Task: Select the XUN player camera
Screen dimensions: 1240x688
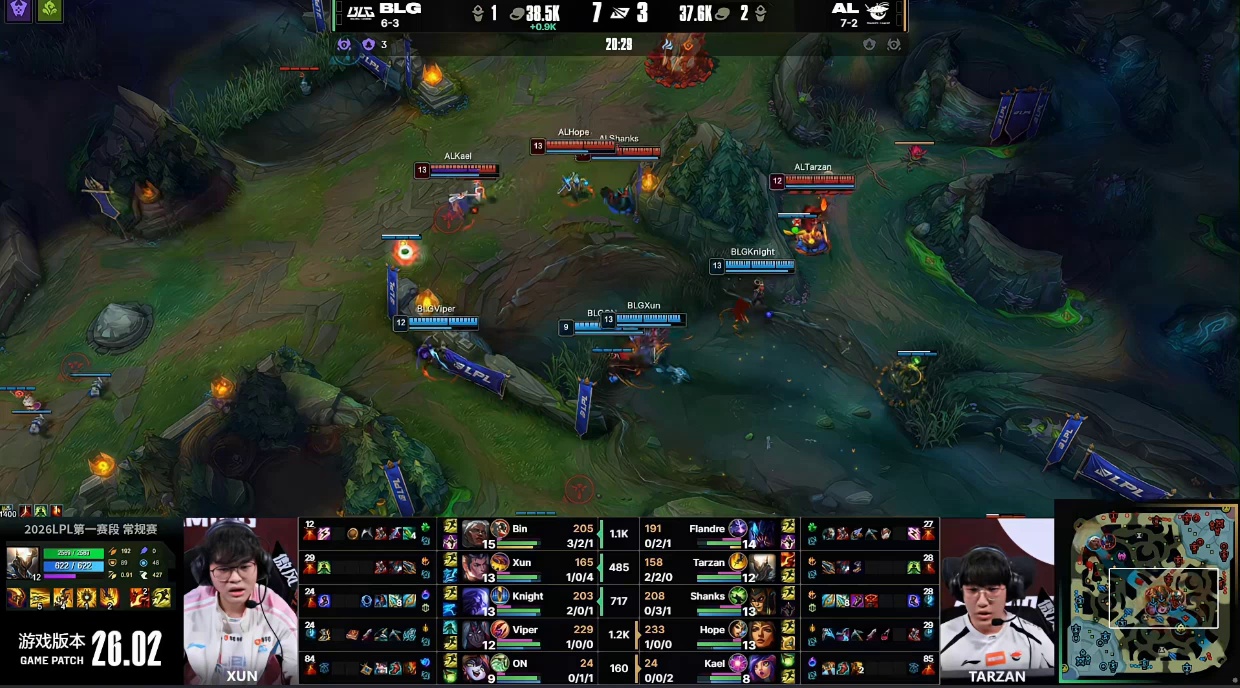Action: (x=240, y=600)
